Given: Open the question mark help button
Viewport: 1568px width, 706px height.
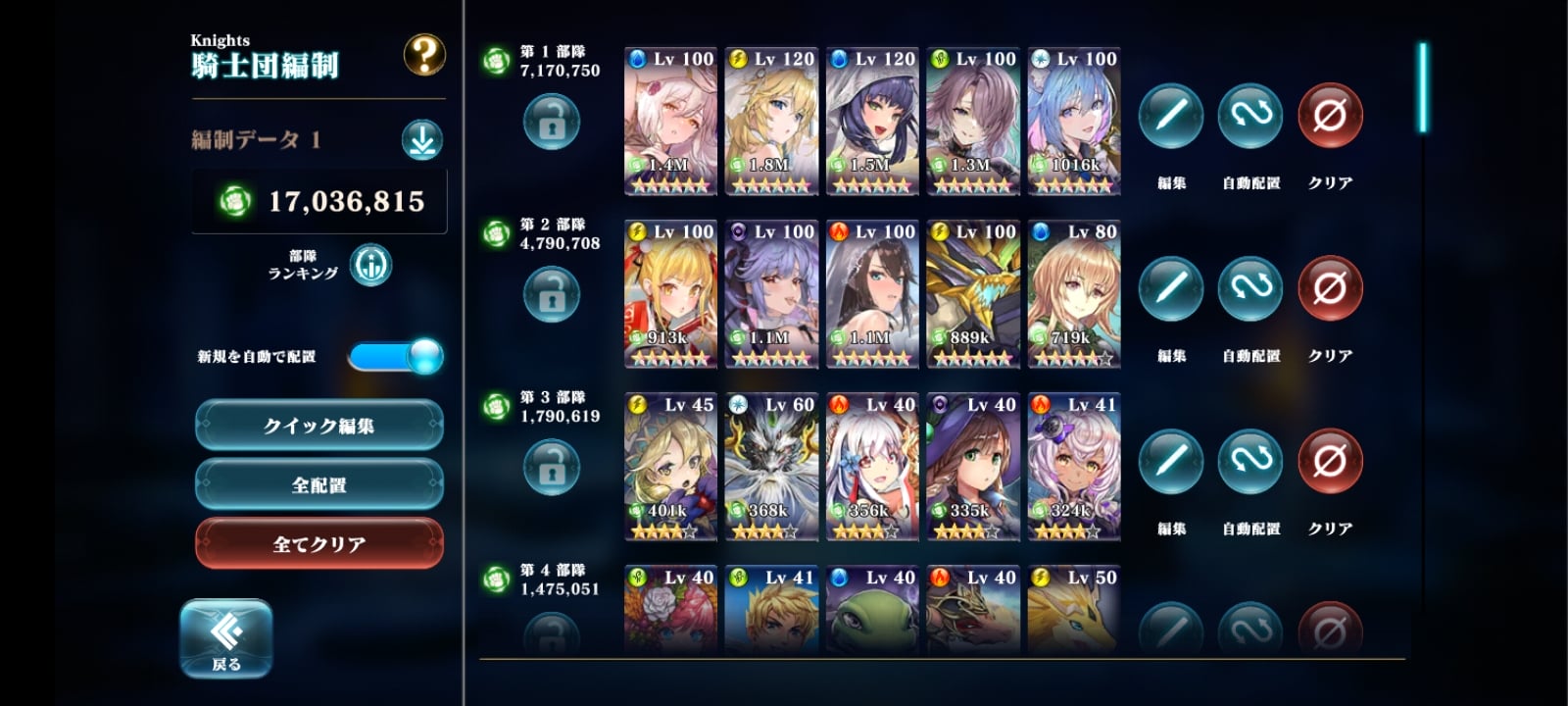Looking at the screenshot, I should (424, 56).
